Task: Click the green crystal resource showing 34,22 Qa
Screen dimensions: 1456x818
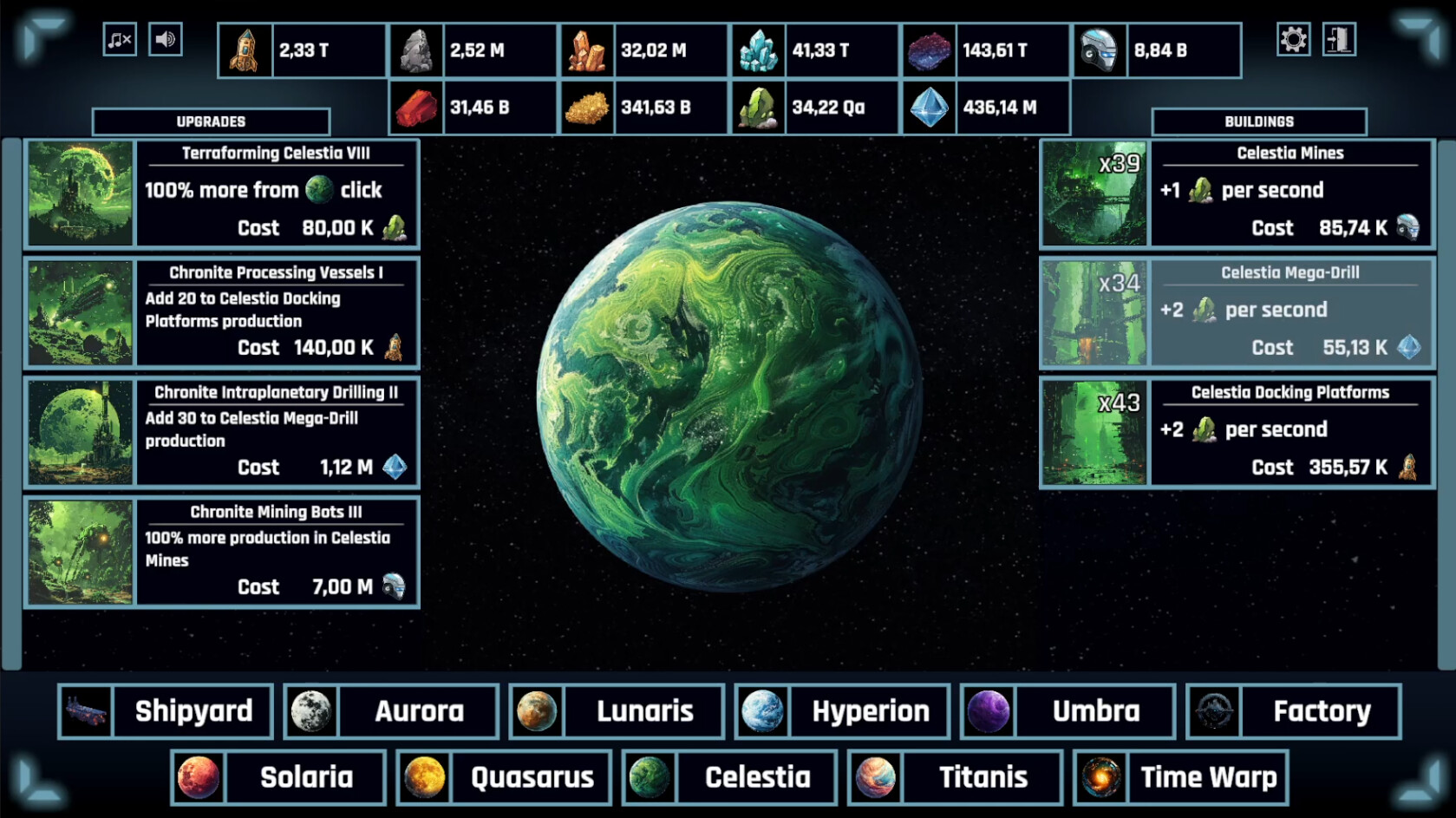Action: 759,107
